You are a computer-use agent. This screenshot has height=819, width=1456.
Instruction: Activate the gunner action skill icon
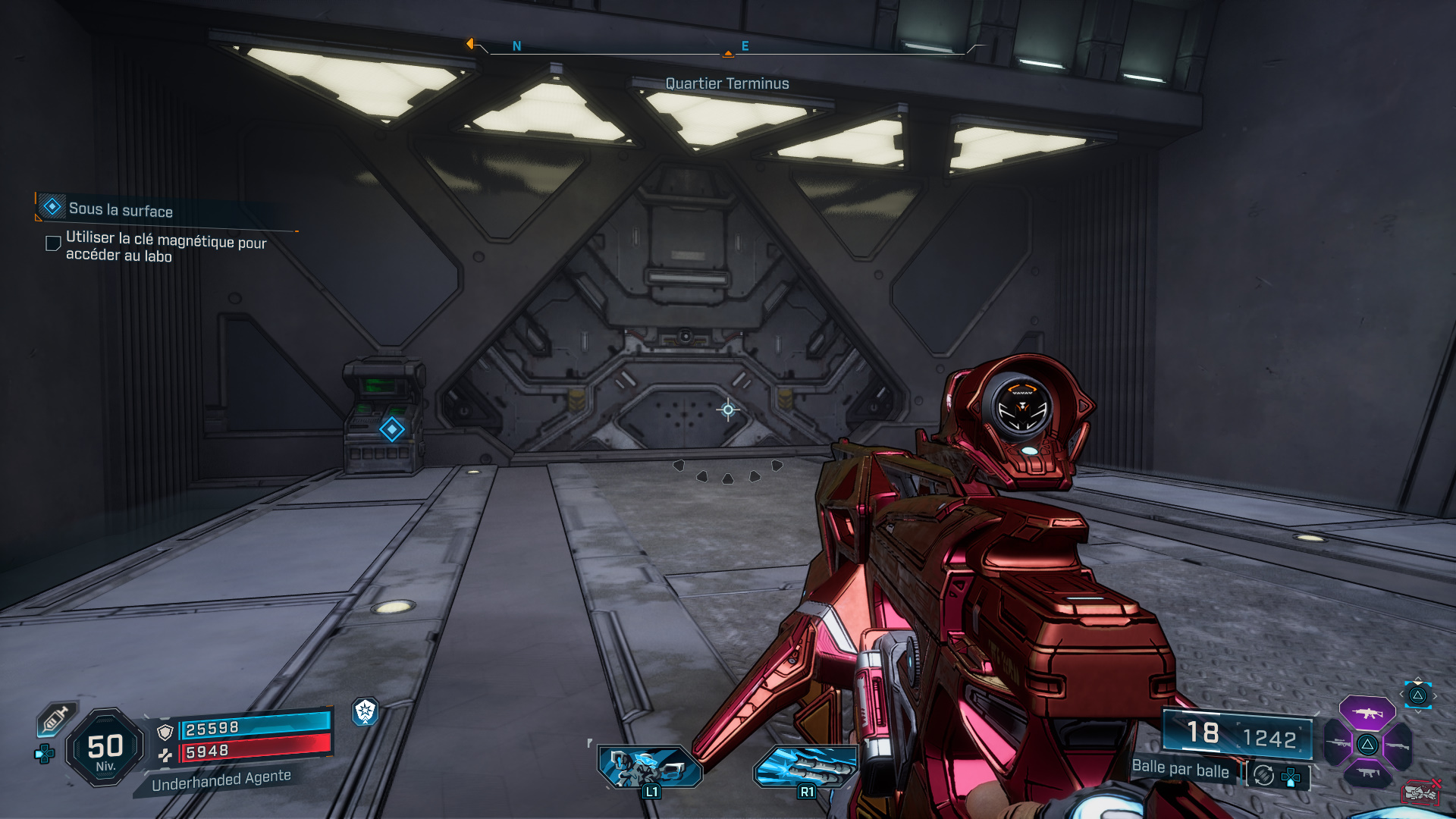tap(650, 767)
